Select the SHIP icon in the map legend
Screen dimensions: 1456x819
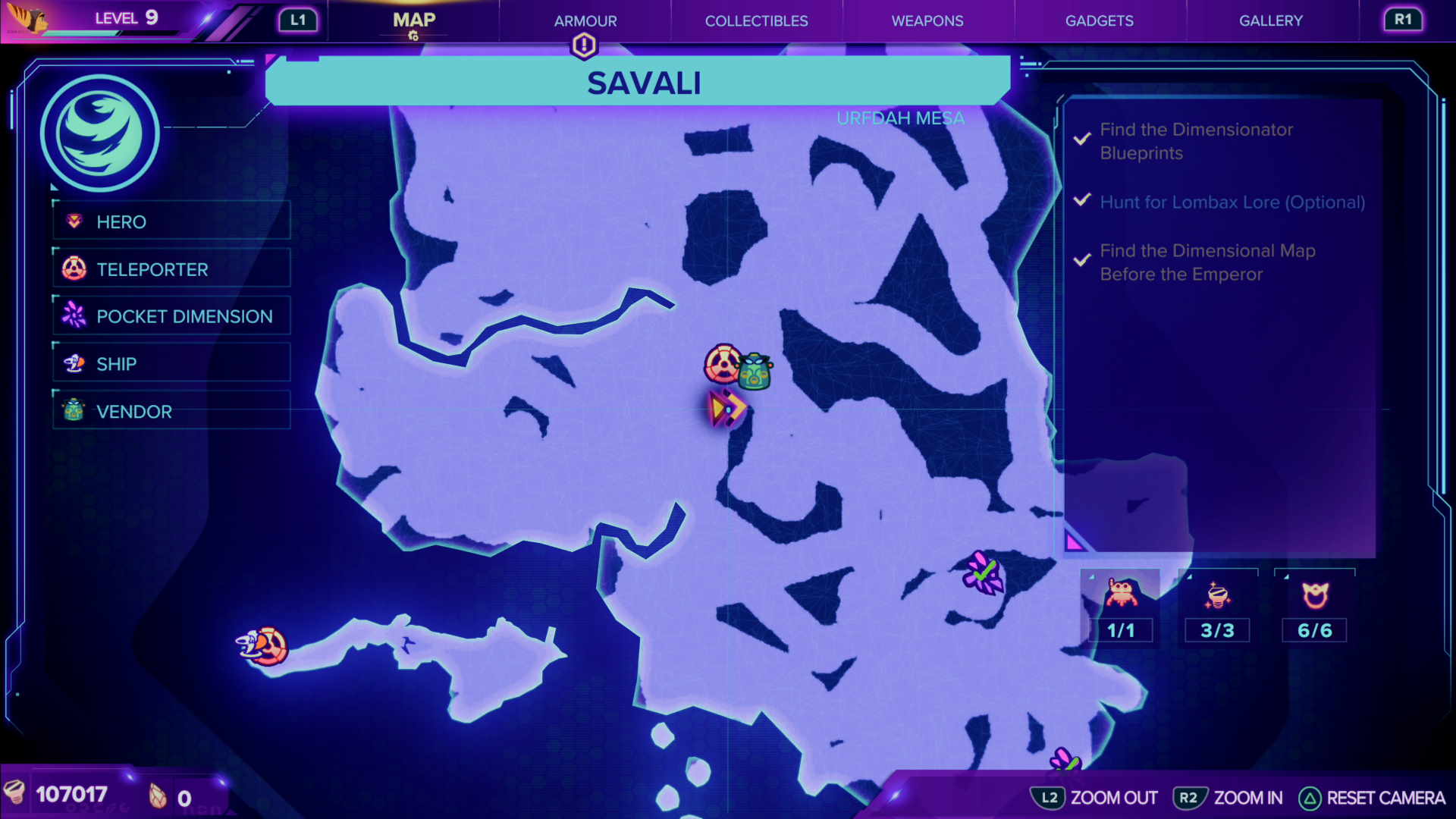click(74, 363)
